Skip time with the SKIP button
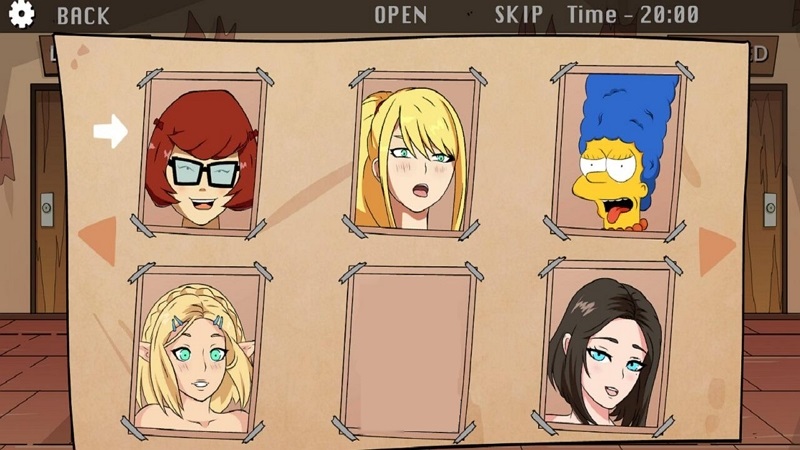Screen dimensions: 800x450 [519, 15]
